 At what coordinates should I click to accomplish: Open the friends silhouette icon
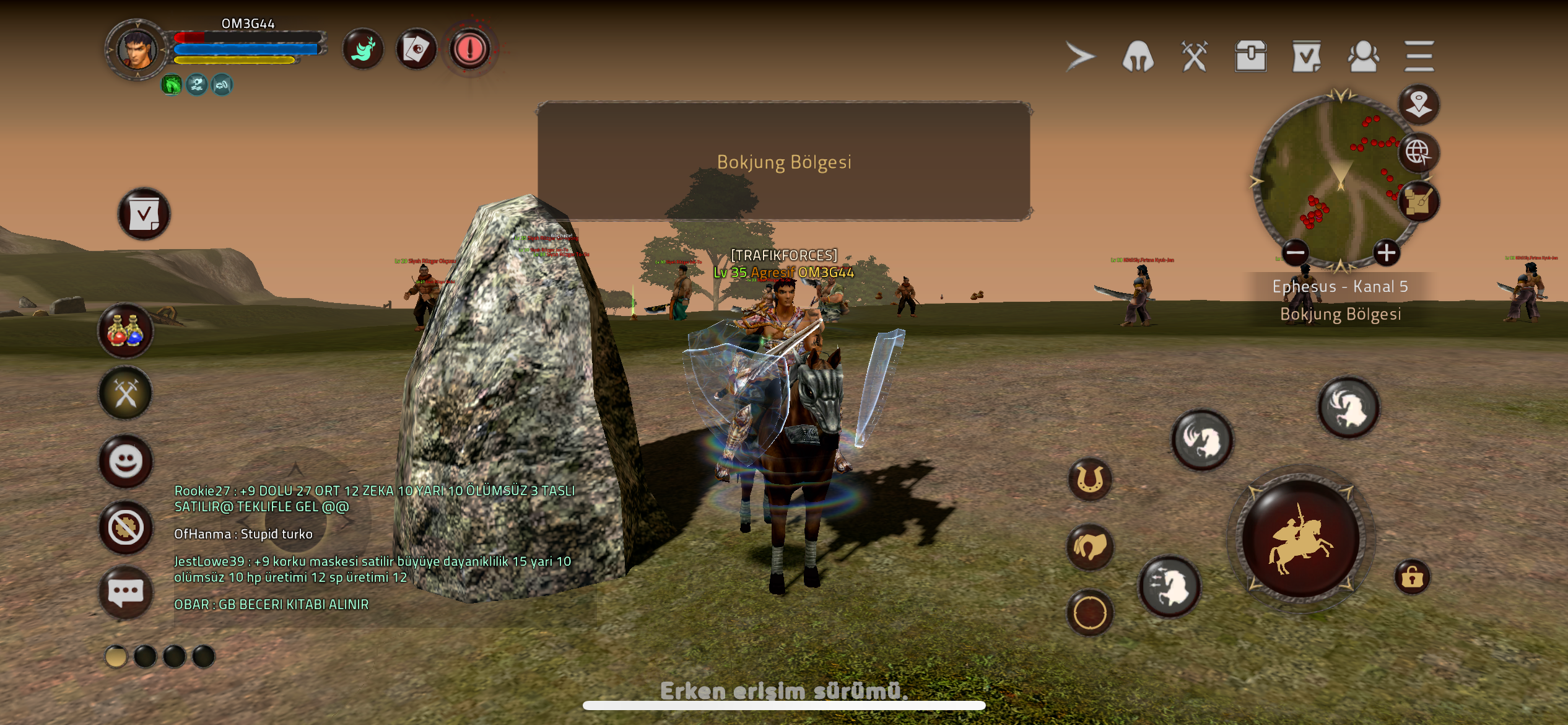(x=1363, y=56)
